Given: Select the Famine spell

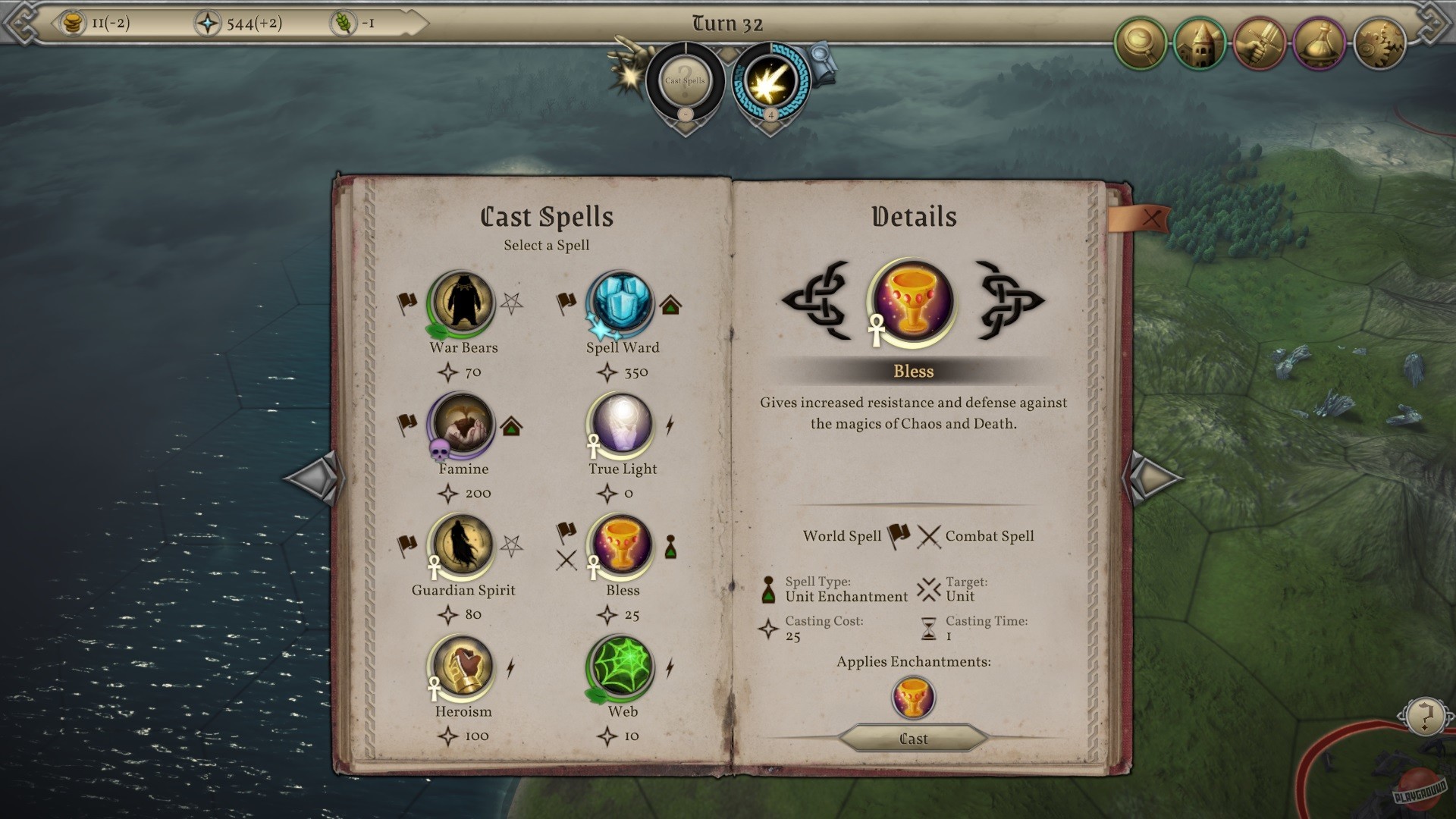Looking at the screenshot, I should [463, 425].
